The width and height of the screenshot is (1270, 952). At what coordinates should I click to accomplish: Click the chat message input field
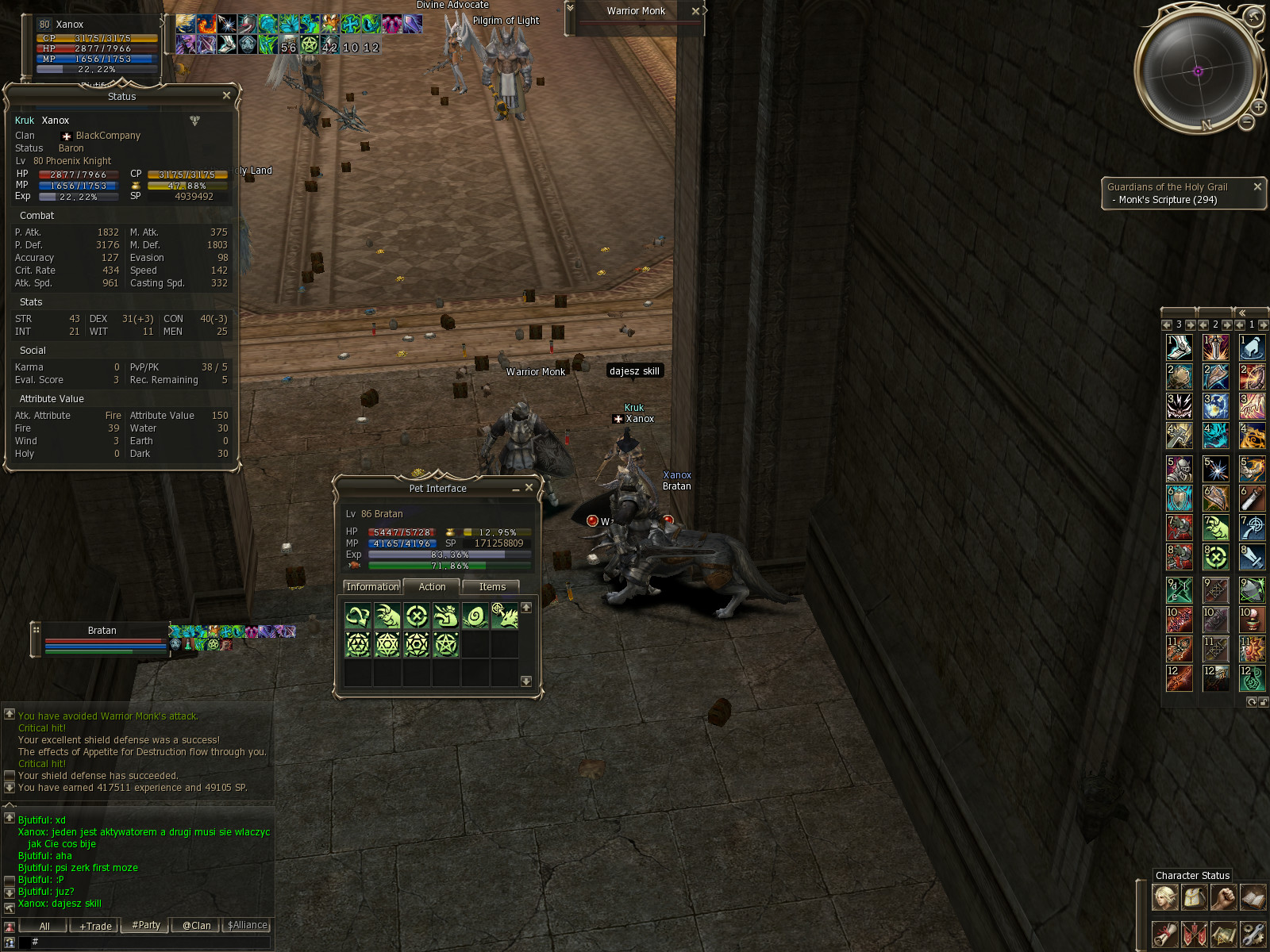click(x=151, y=942)
